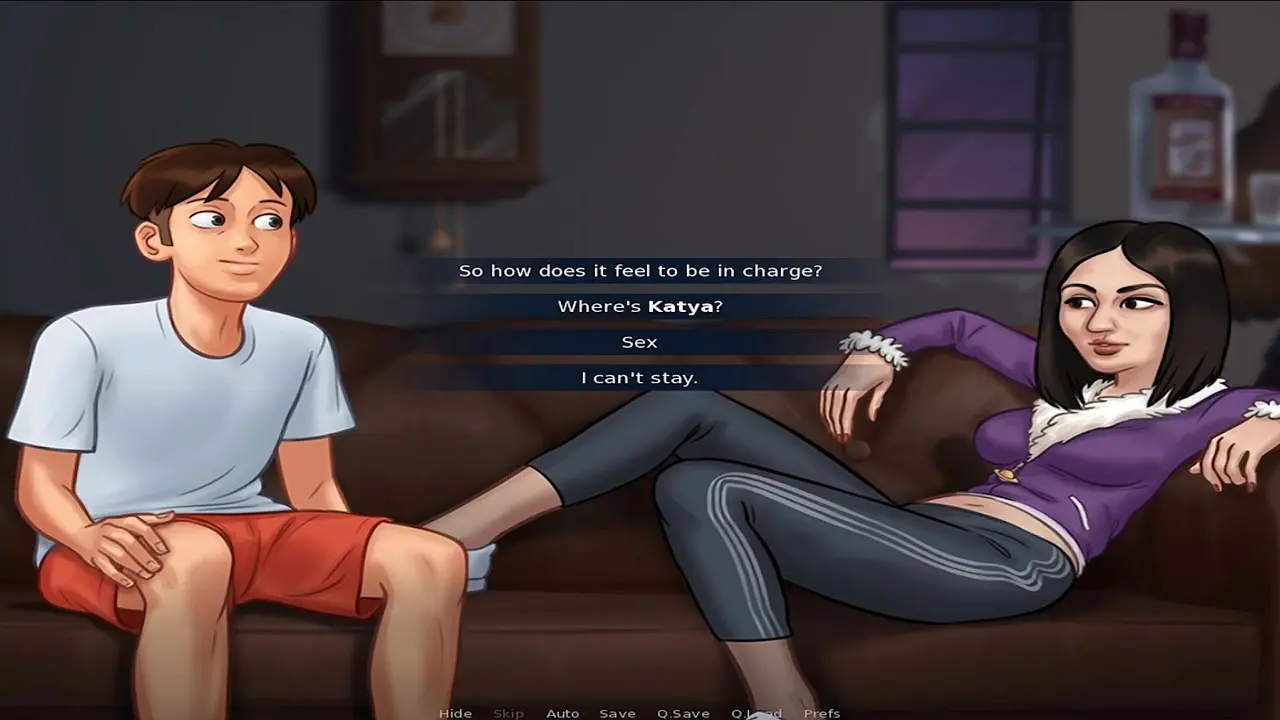Image resolution: width=1280 pixels, height=720 pixels.
Task: Open the Save menu
Action: point(617,713)
